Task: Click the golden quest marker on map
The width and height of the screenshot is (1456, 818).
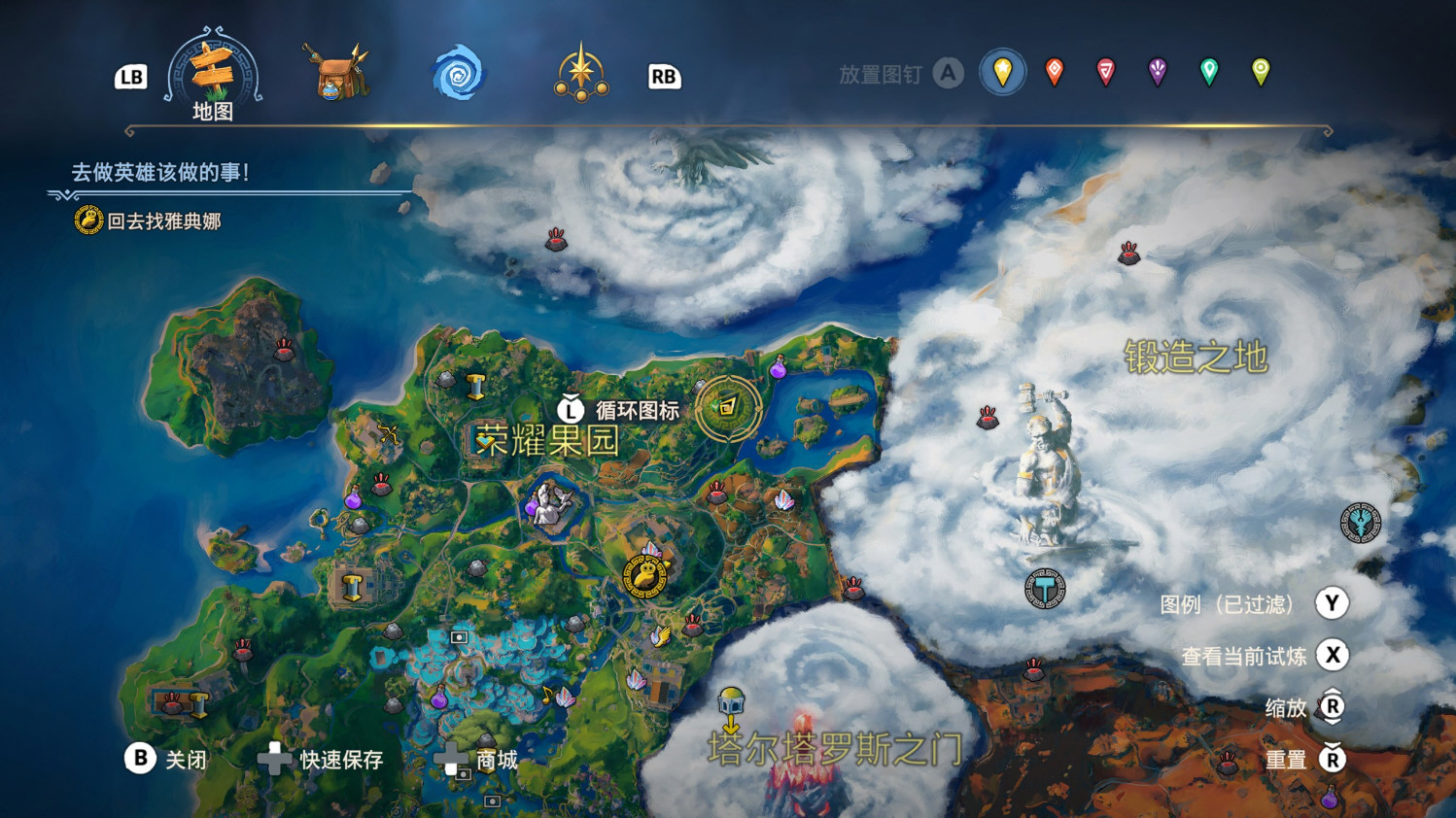Action: [645, 576]
